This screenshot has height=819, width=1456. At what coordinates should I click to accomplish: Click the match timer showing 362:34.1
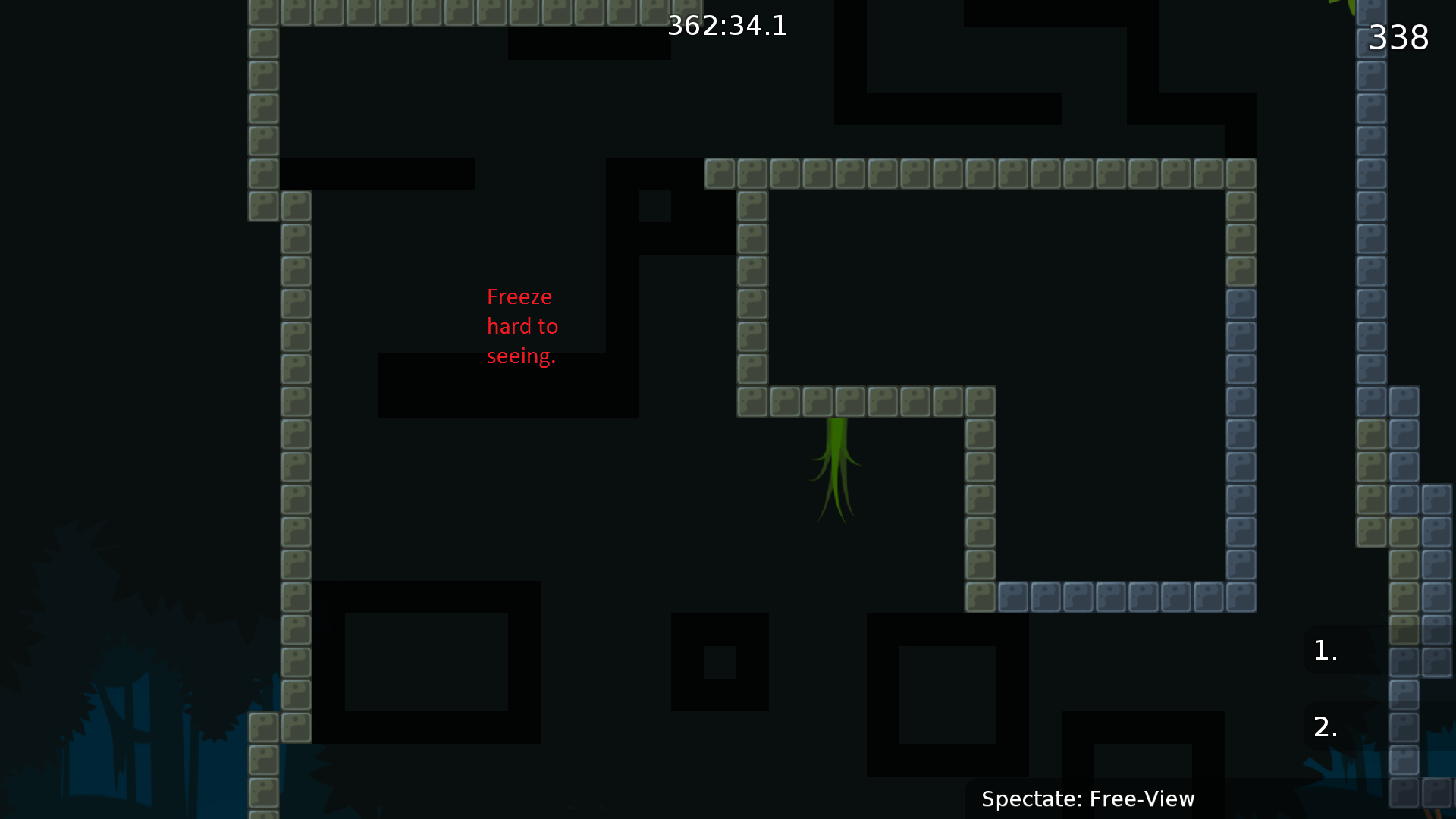[728, 25]
